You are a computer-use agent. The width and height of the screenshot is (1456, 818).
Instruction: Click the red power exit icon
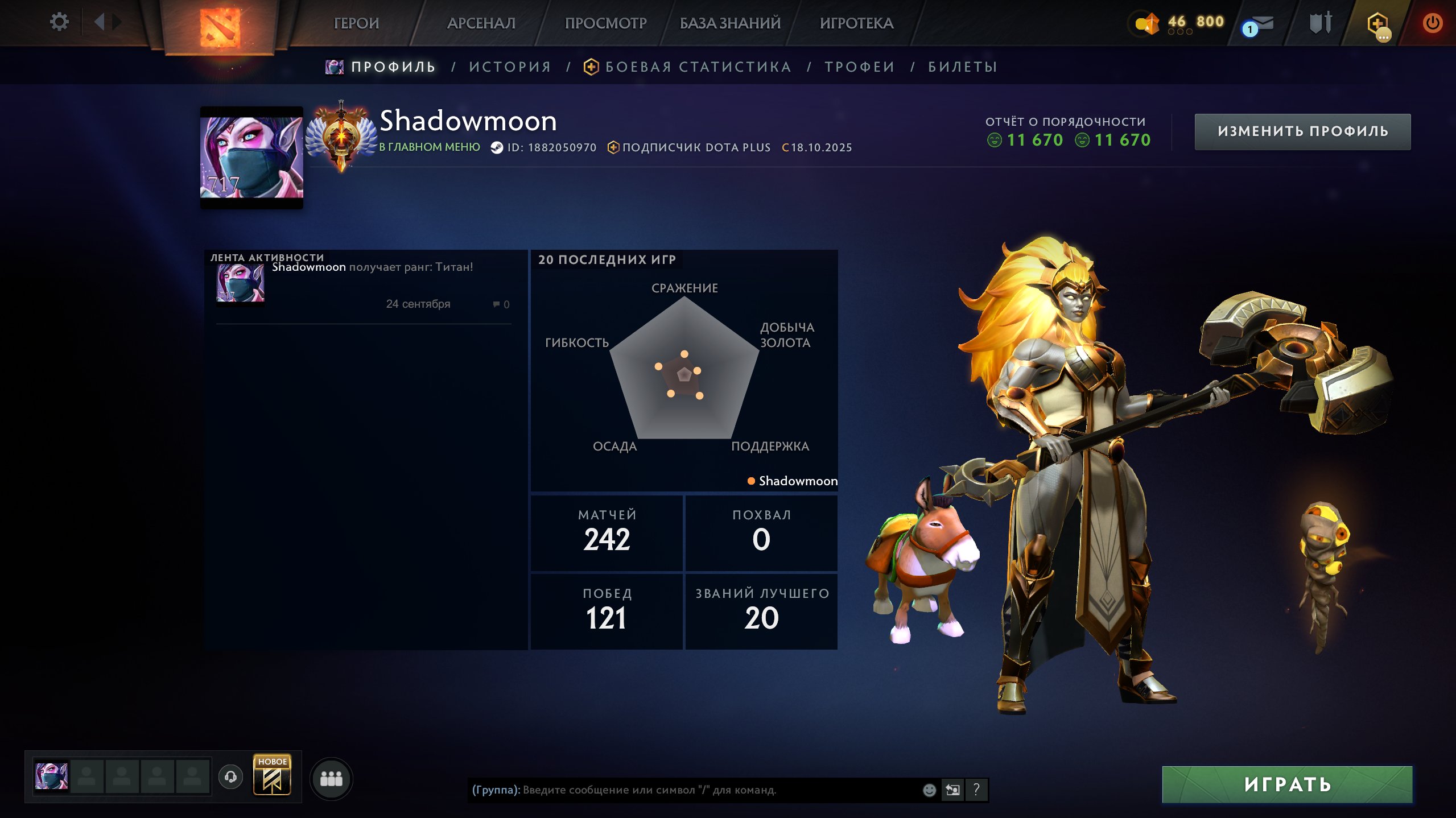tap(1433, 23)
